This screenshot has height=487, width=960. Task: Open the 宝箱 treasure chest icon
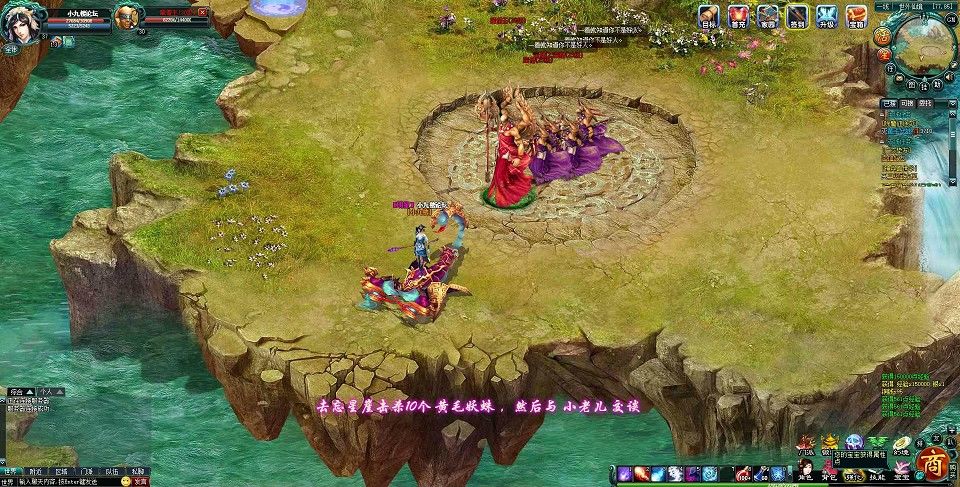coord(856,16)
